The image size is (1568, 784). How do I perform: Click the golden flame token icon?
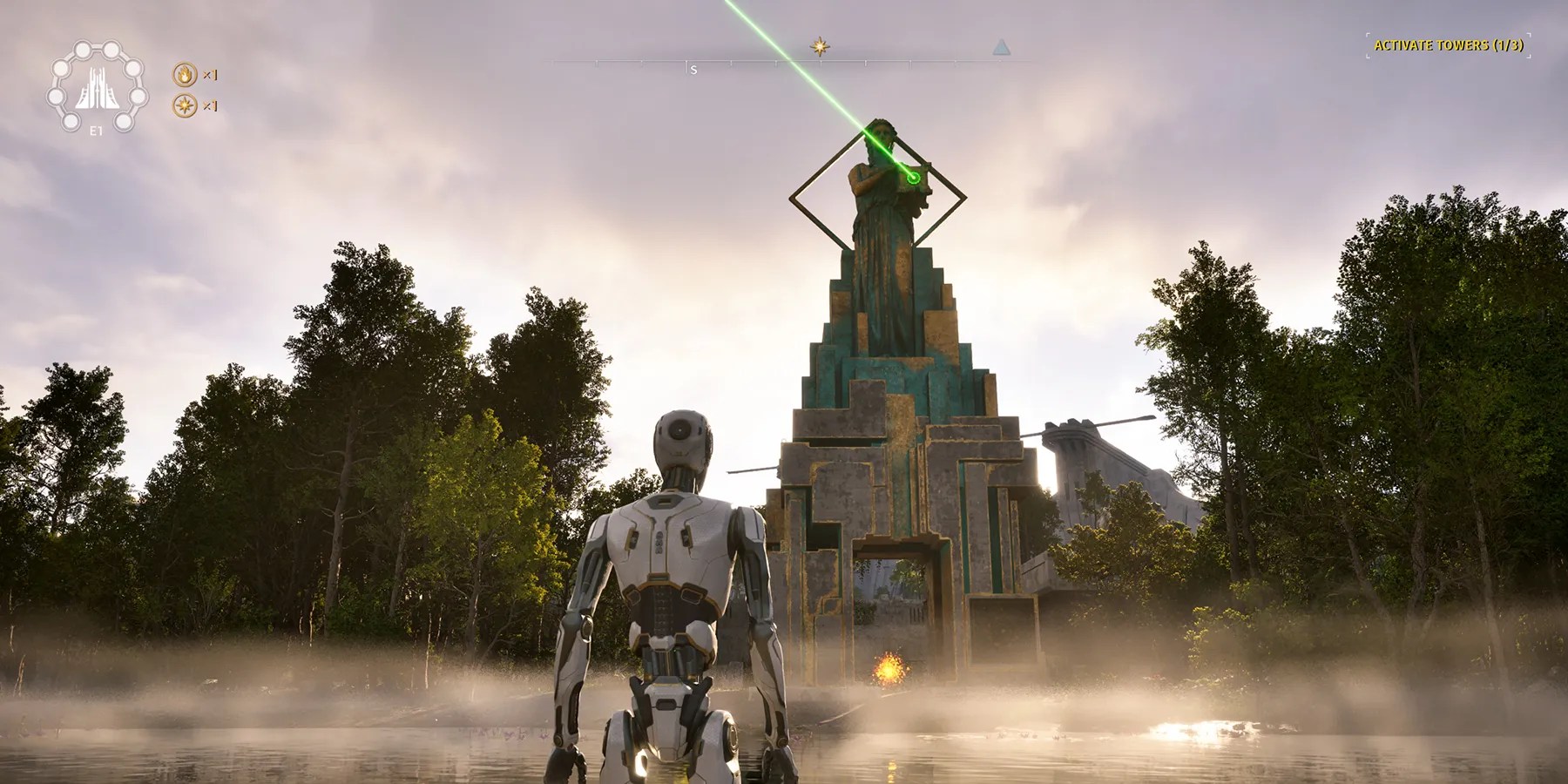tap(185, 75)
